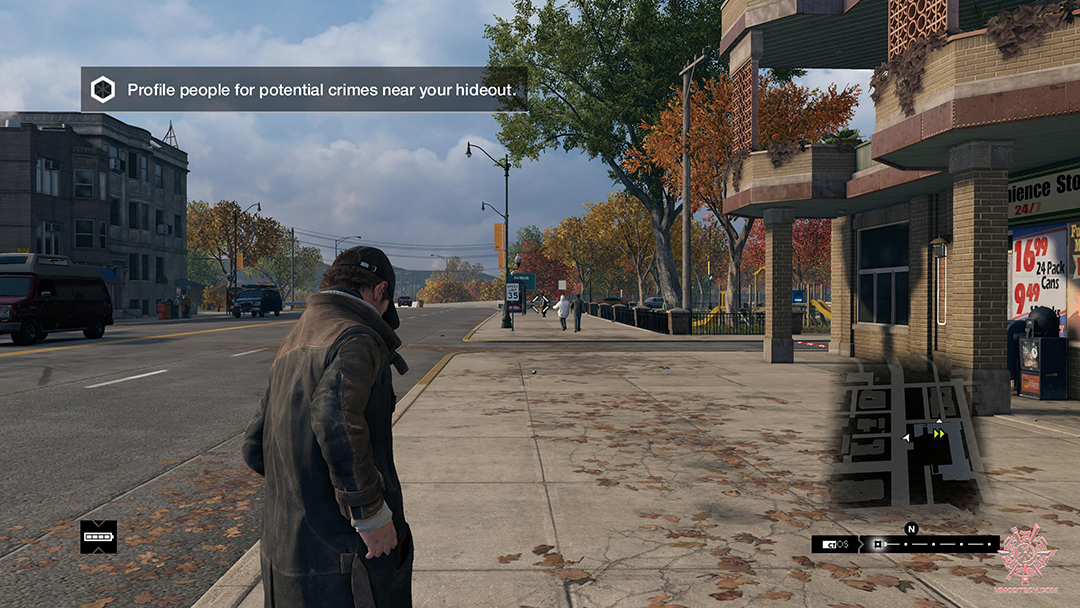Select the glowing ctOS node icon

tap(877, 545)
